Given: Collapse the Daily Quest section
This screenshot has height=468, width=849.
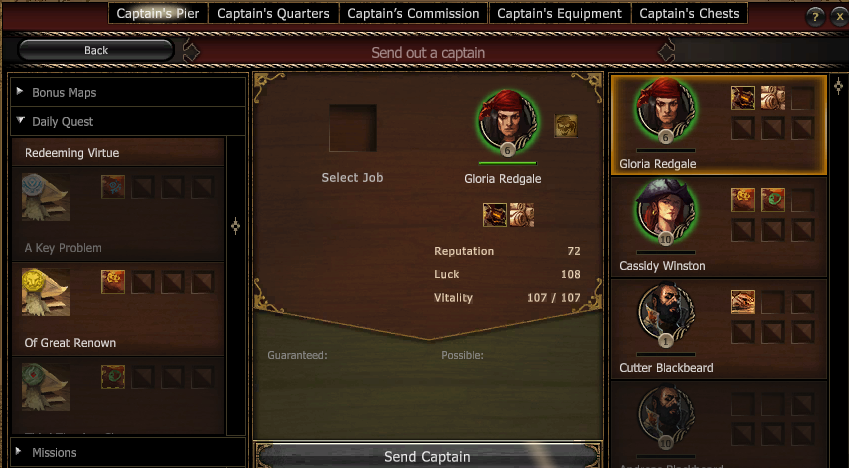Looking at the screenshot, I should click(62, 121).
